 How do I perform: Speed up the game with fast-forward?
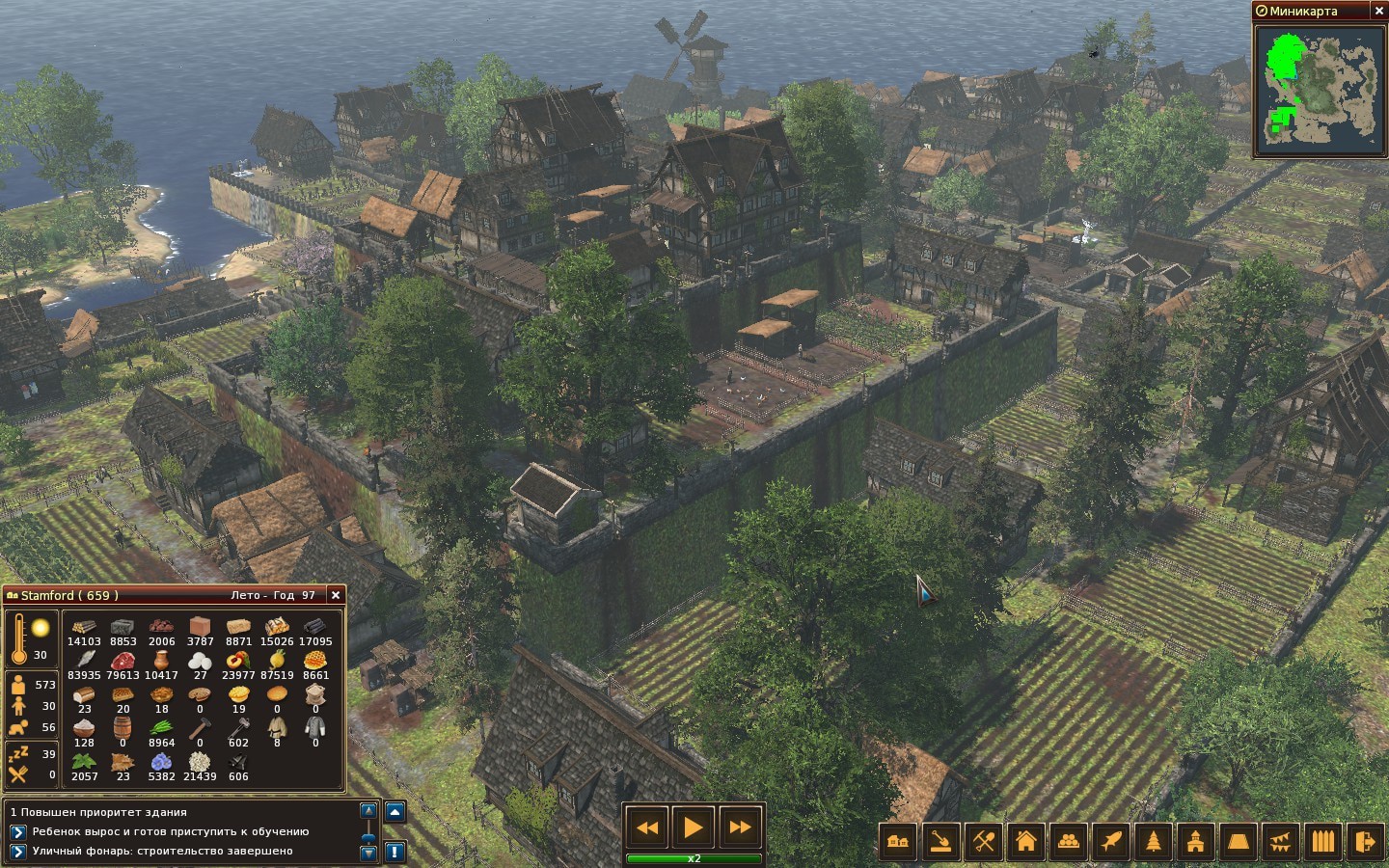coord(740,827)
